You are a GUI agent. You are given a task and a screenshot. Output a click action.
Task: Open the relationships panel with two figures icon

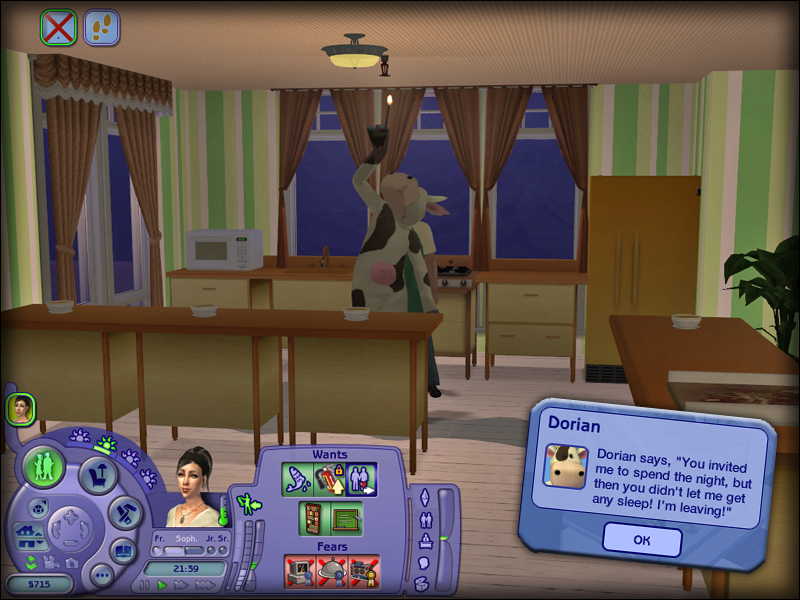425,519
